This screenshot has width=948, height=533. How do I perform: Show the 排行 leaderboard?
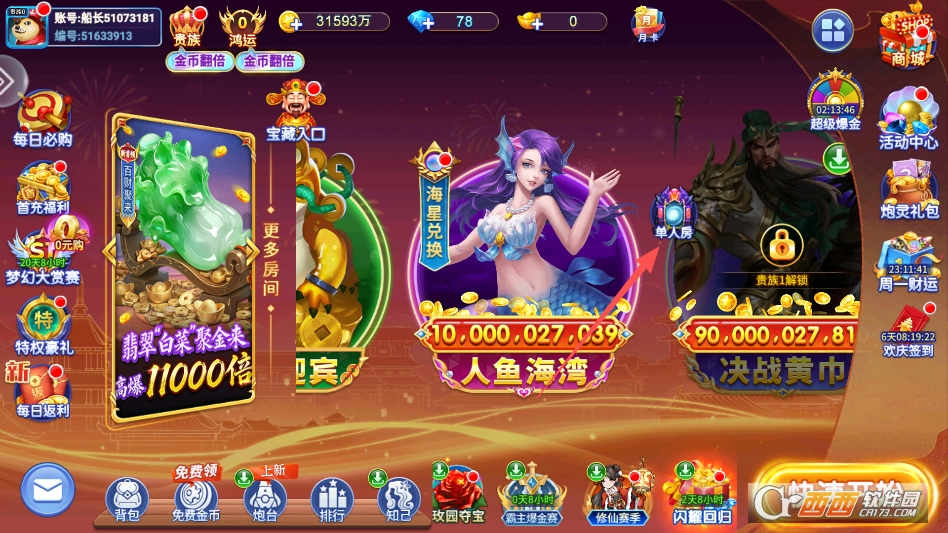point(331,498)
